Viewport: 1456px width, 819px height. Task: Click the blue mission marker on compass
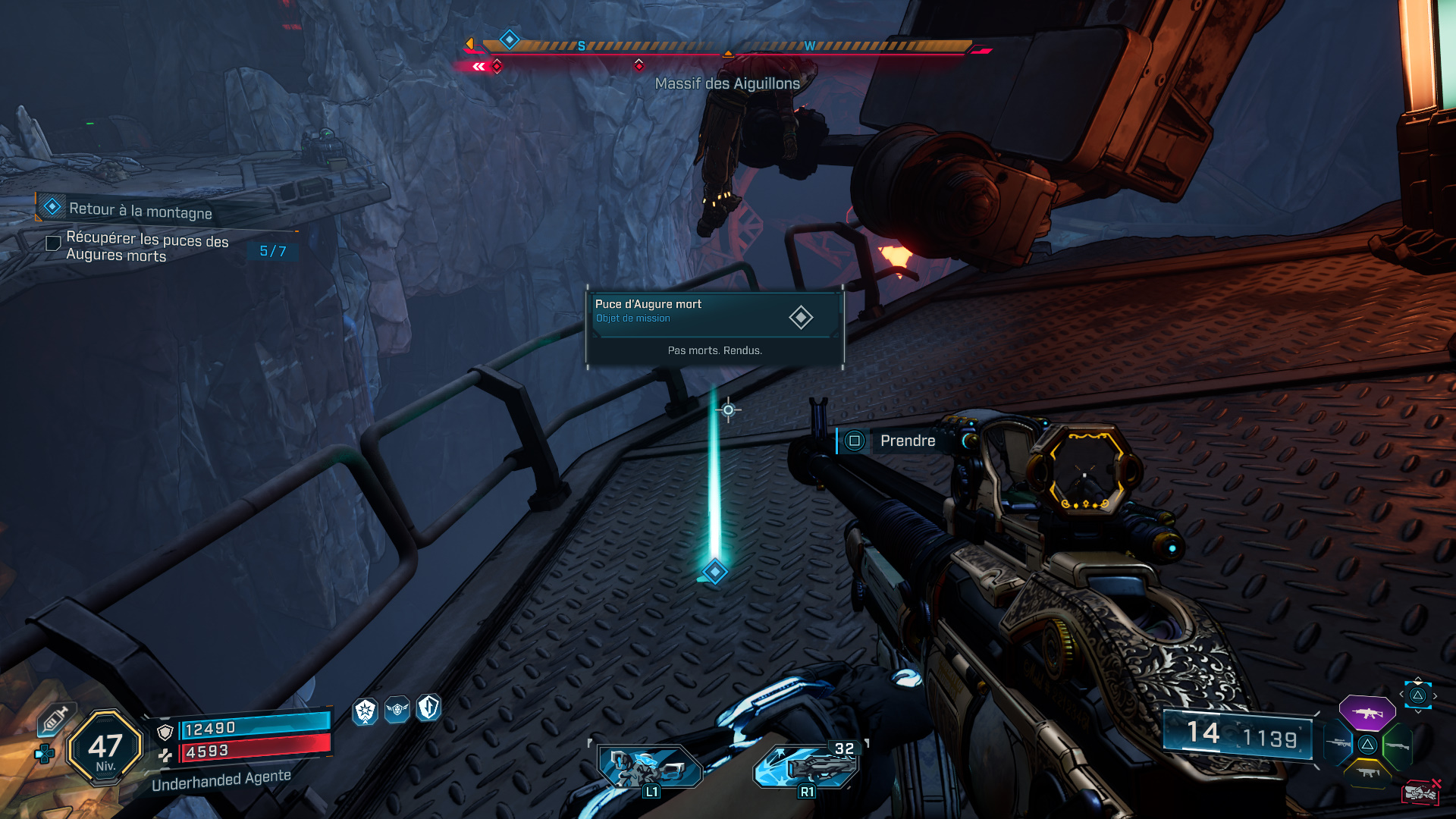(x=510, y=39)
